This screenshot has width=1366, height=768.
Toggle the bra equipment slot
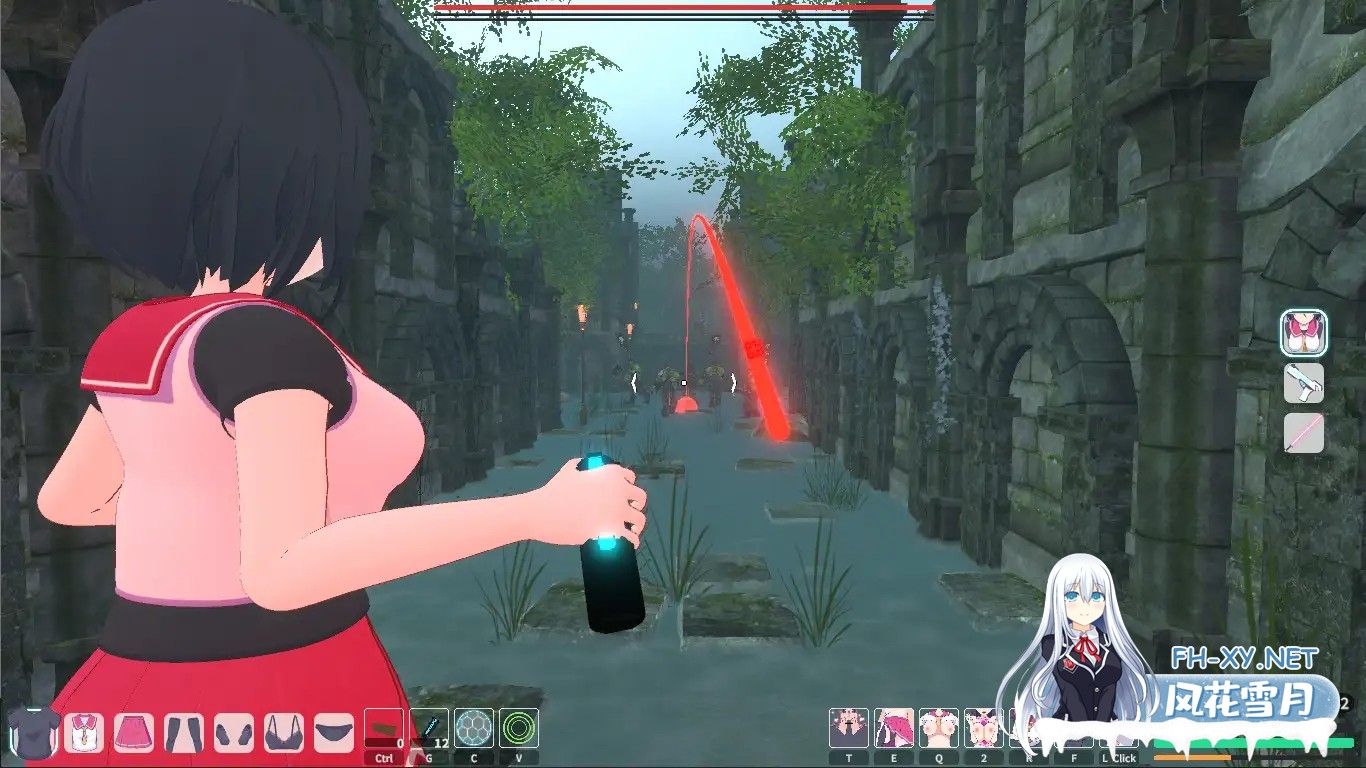[282, 730]
